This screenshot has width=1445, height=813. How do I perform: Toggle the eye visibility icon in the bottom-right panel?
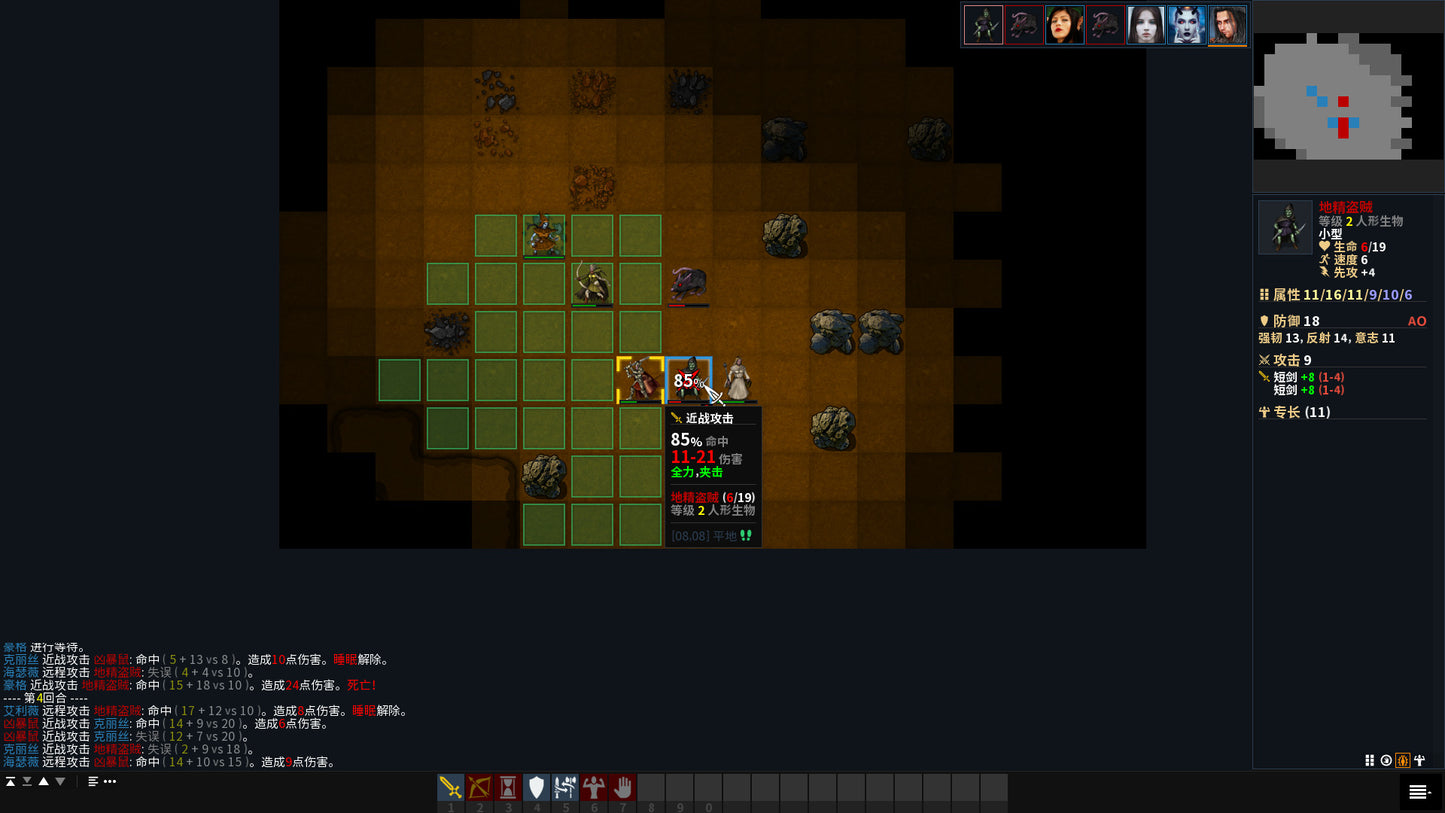click(1387, 761)
